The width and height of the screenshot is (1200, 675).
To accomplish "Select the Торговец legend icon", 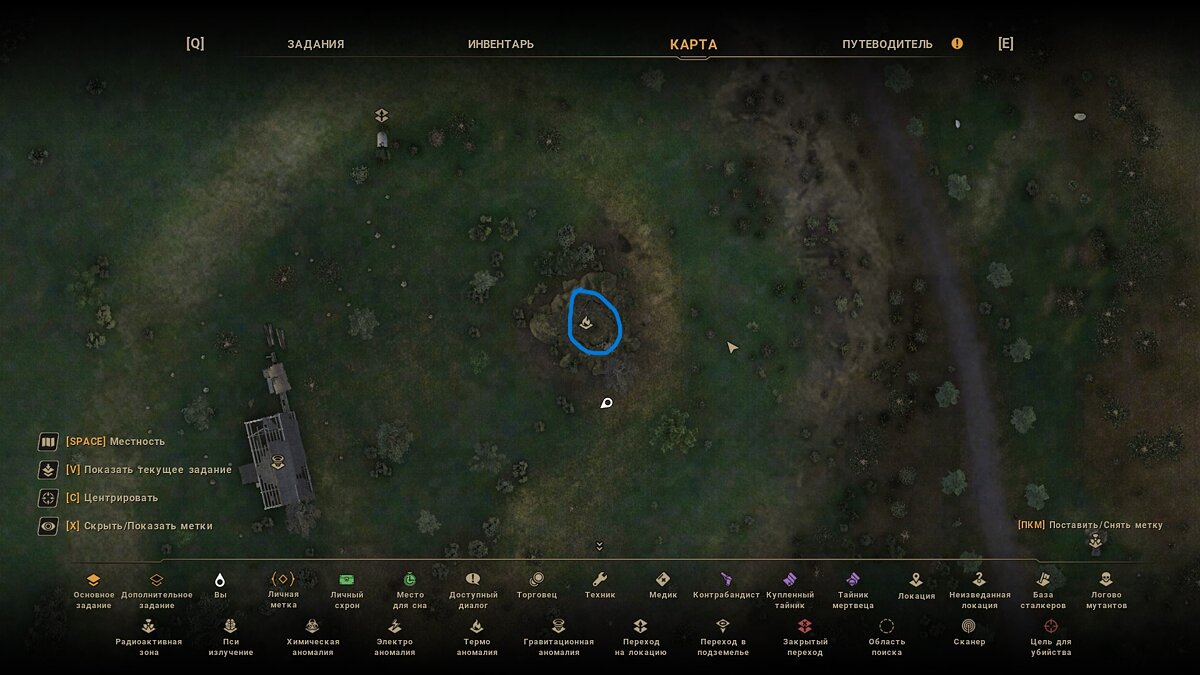I will point(537,579).
